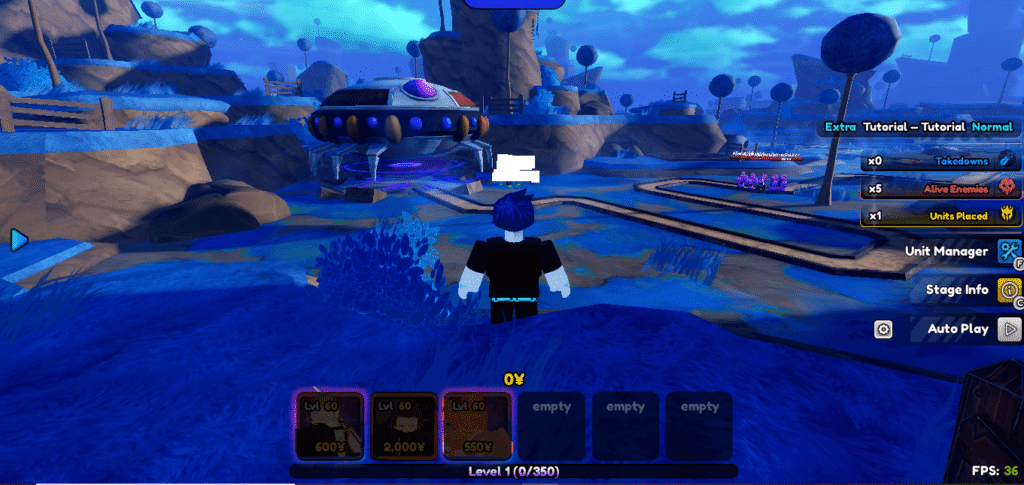1024x485 pixels.
Task: Expand the blue arrow side panel
Action: [18, 240]
